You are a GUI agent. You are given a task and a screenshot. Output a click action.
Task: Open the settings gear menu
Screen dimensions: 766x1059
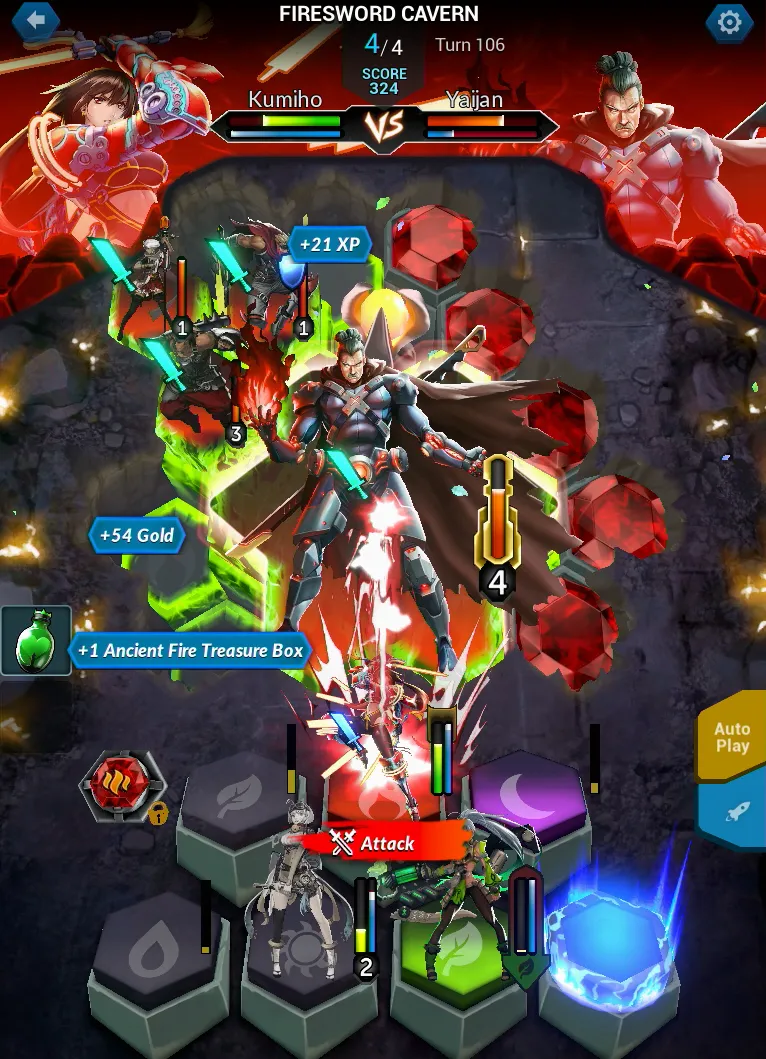pos(729,22)
